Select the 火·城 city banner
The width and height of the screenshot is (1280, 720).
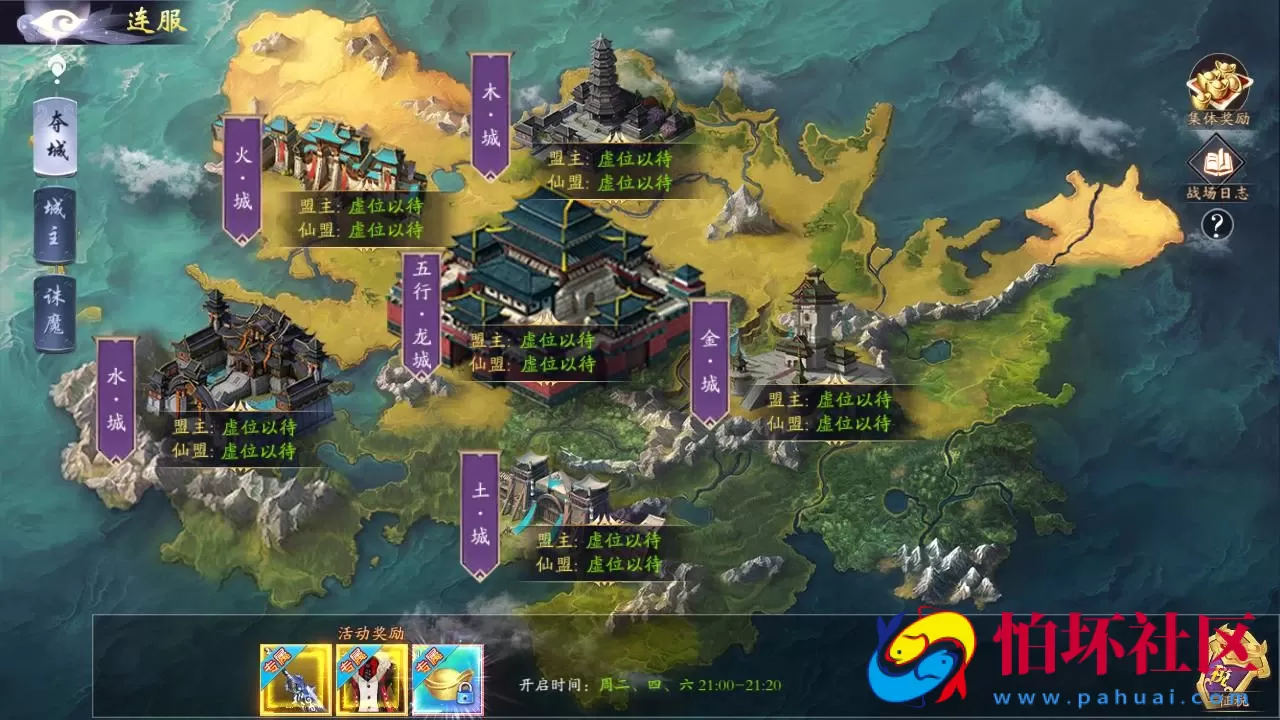(240, 175)
